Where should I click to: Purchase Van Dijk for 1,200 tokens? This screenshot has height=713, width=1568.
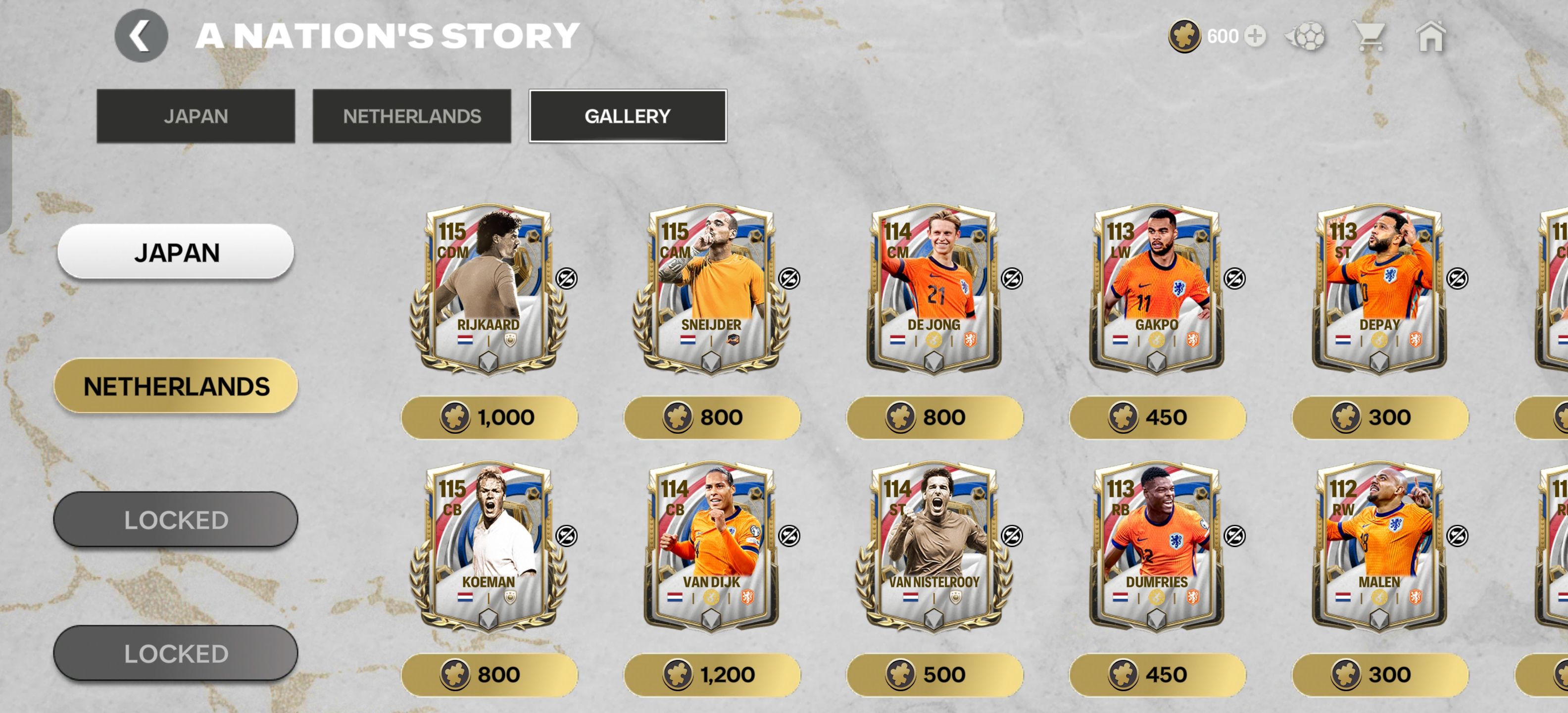712,675
